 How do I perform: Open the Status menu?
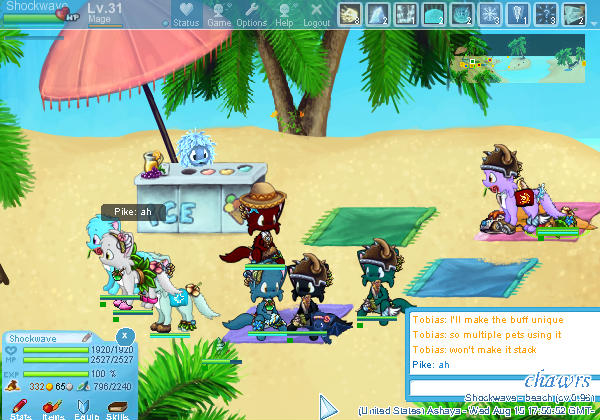pos(185,14)
